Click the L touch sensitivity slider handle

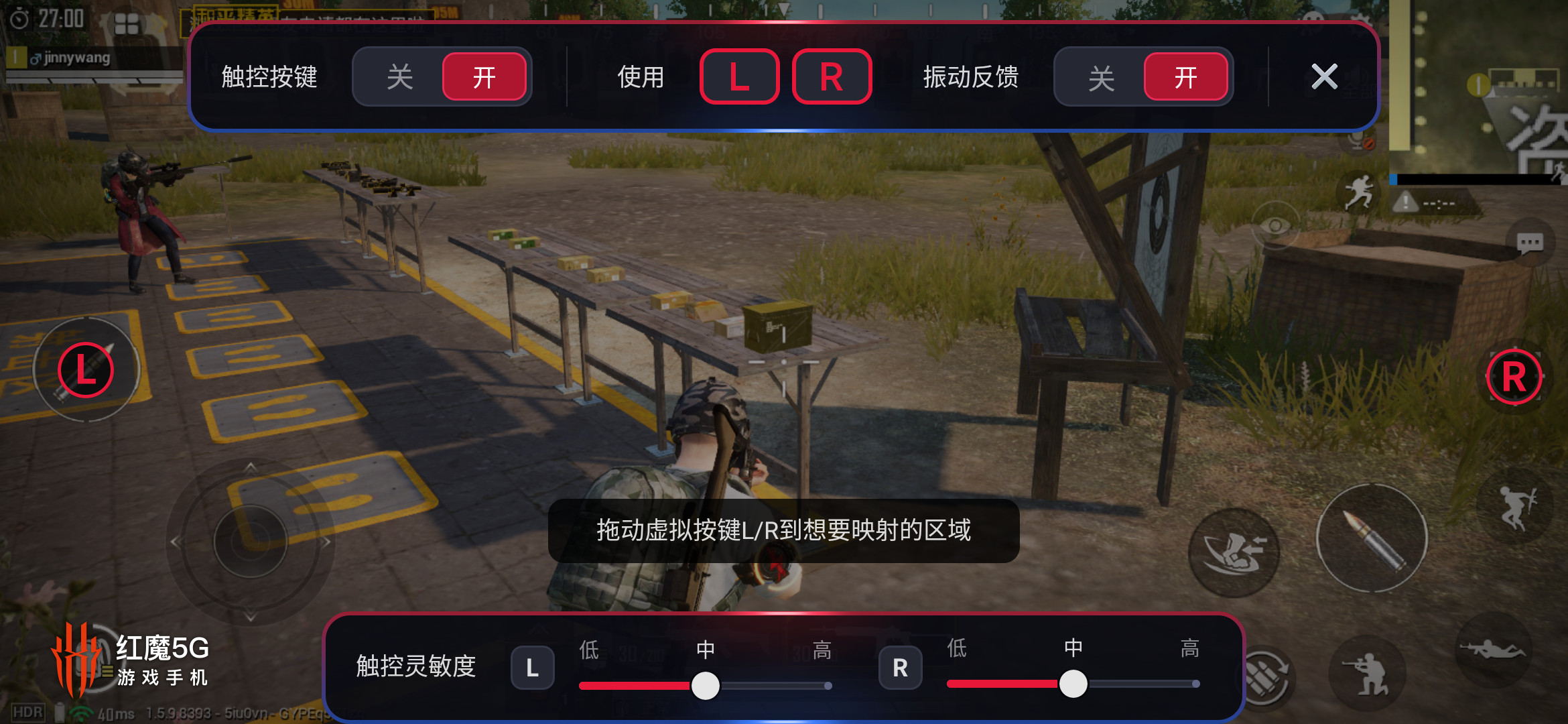click(705, 686)
